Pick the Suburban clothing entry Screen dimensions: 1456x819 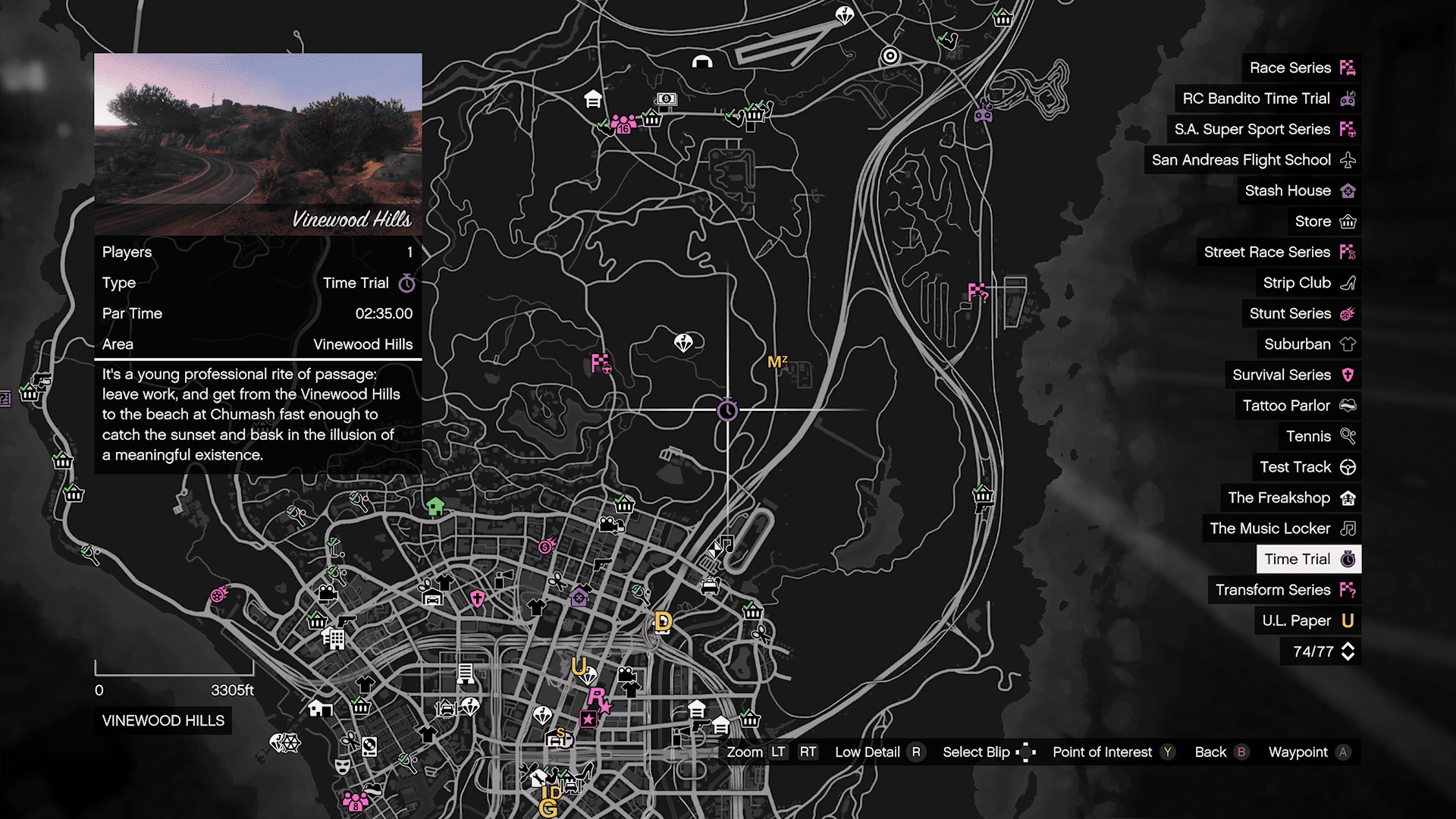pos(1308,344)
